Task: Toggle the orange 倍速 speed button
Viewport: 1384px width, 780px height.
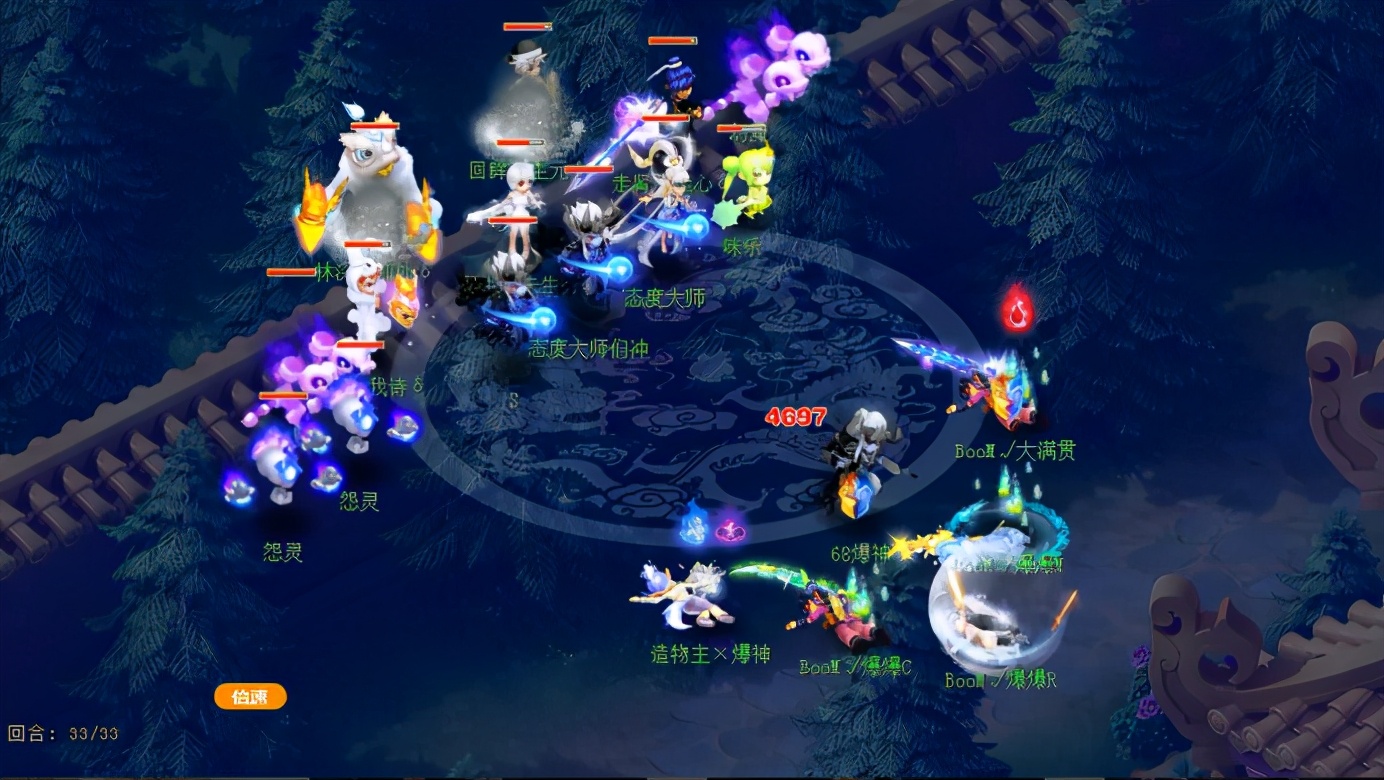Action: point(250,697)
